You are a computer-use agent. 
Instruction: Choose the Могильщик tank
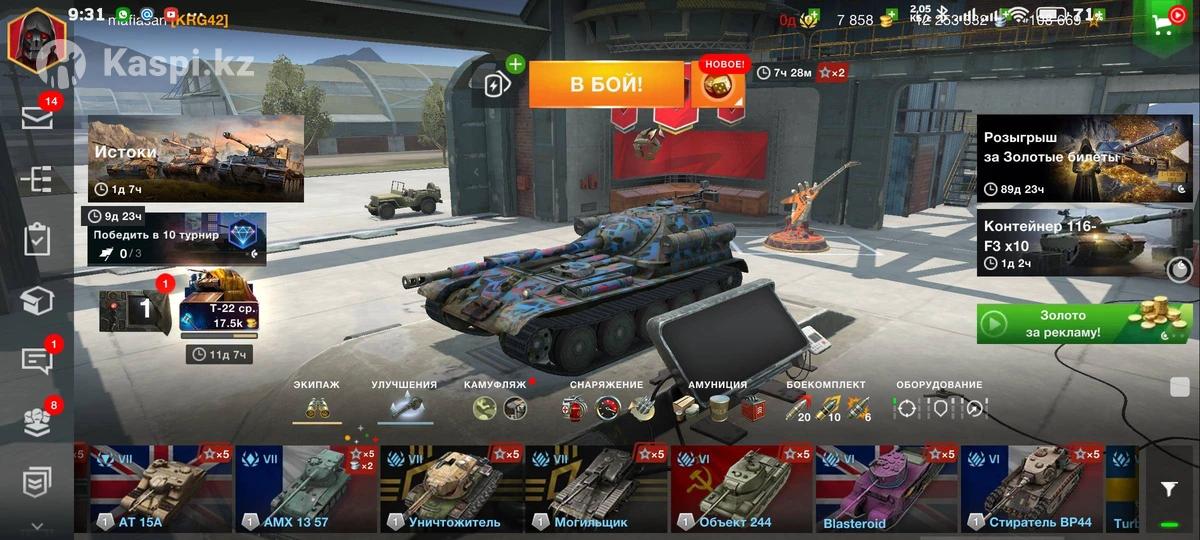[597, 490]
